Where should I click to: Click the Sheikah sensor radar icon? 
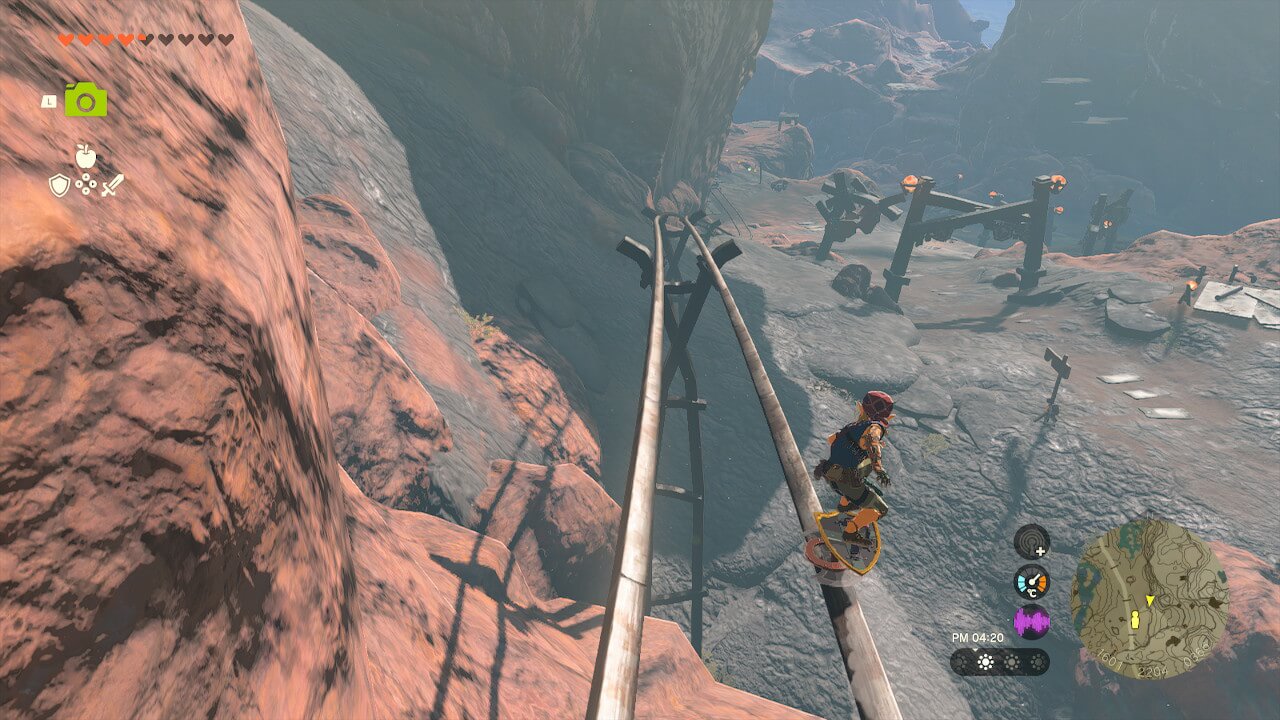coord(1031,542)
